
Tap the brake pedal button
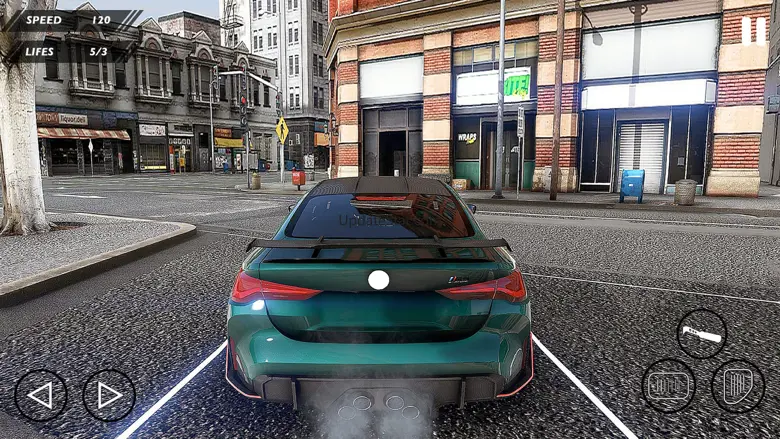pyautogui.click(x=669, y=386)
